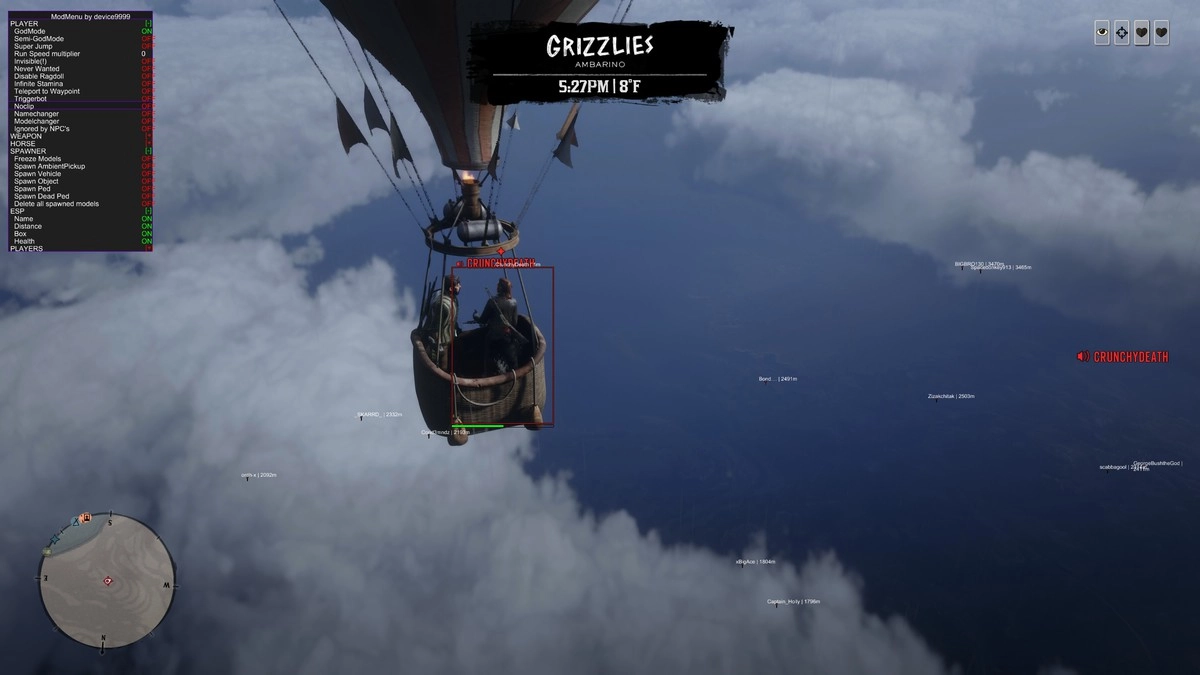Toggle Never Wanted option
Screen dimensions: 1200x675
pyautogui.click(x=37, y=69)
